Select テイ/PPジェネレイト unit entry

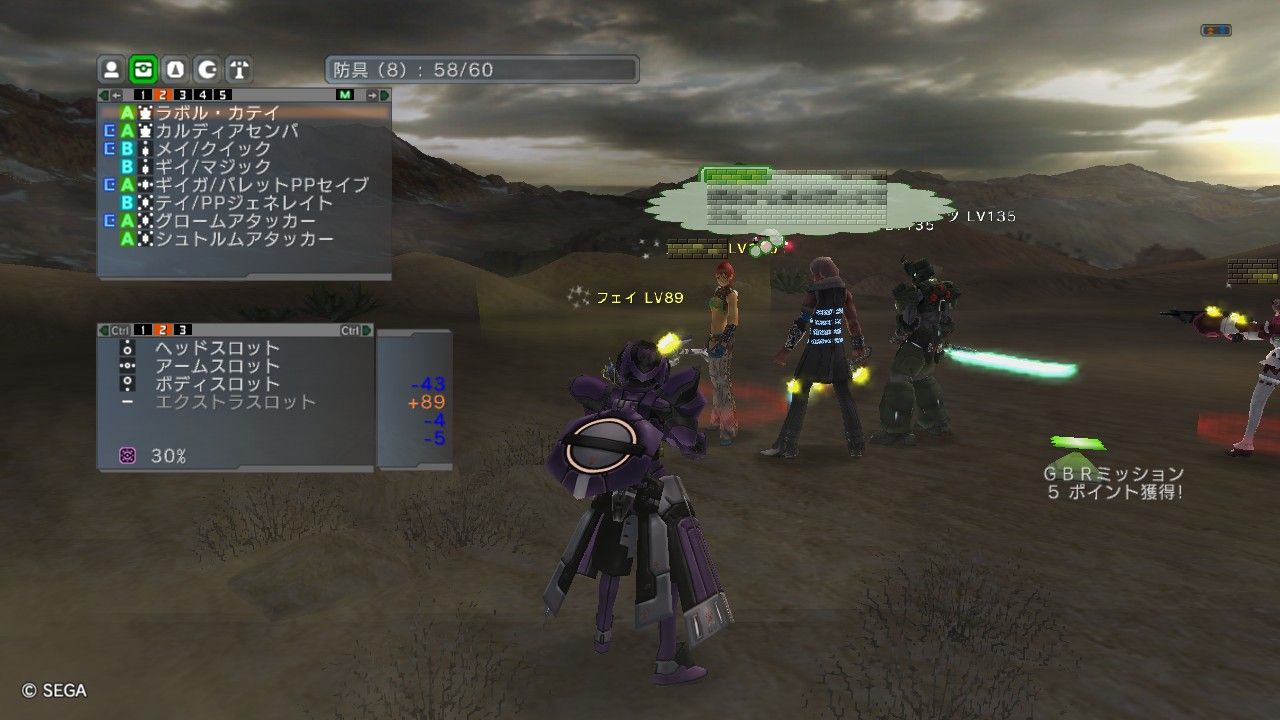pos(244,203)
